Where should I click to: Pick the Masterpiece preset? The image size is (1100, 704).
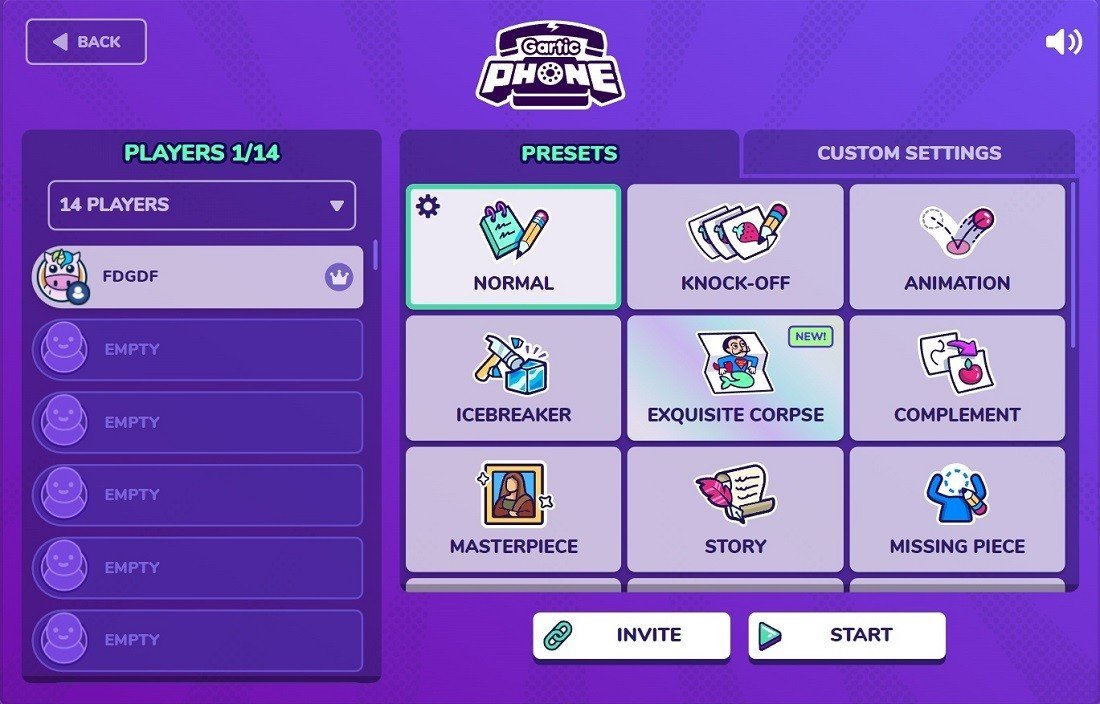pyautogui.click(x=513, y=509)
